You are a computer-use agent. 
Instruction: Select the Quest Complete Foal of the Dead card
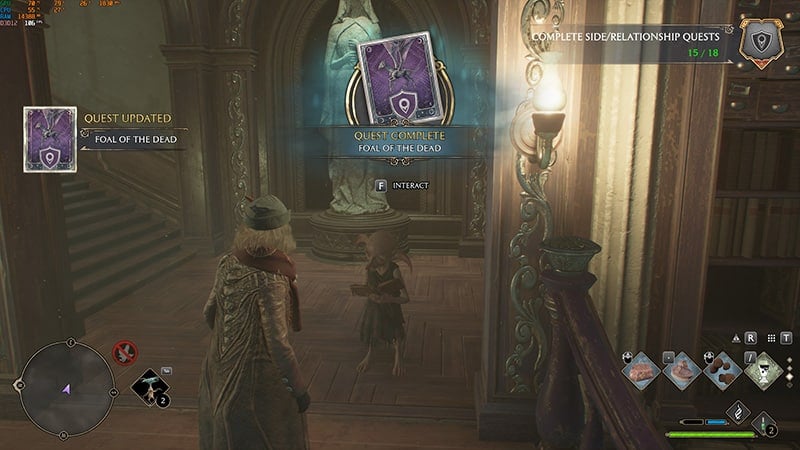point(399,88)
